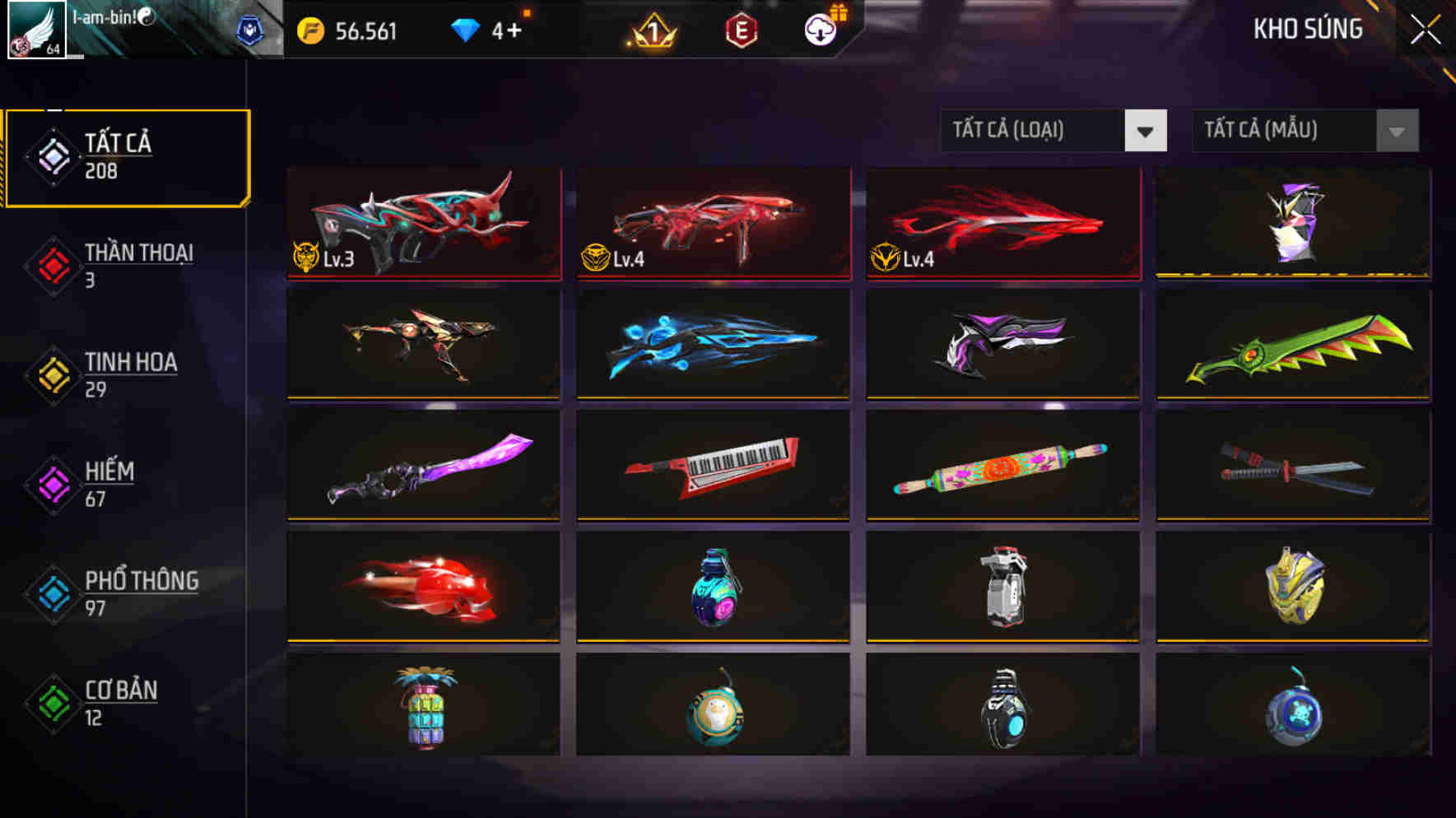Open the green saw blade sword skin
The width and height of the screenshot is (1456, 818).
pos(1292,346)
